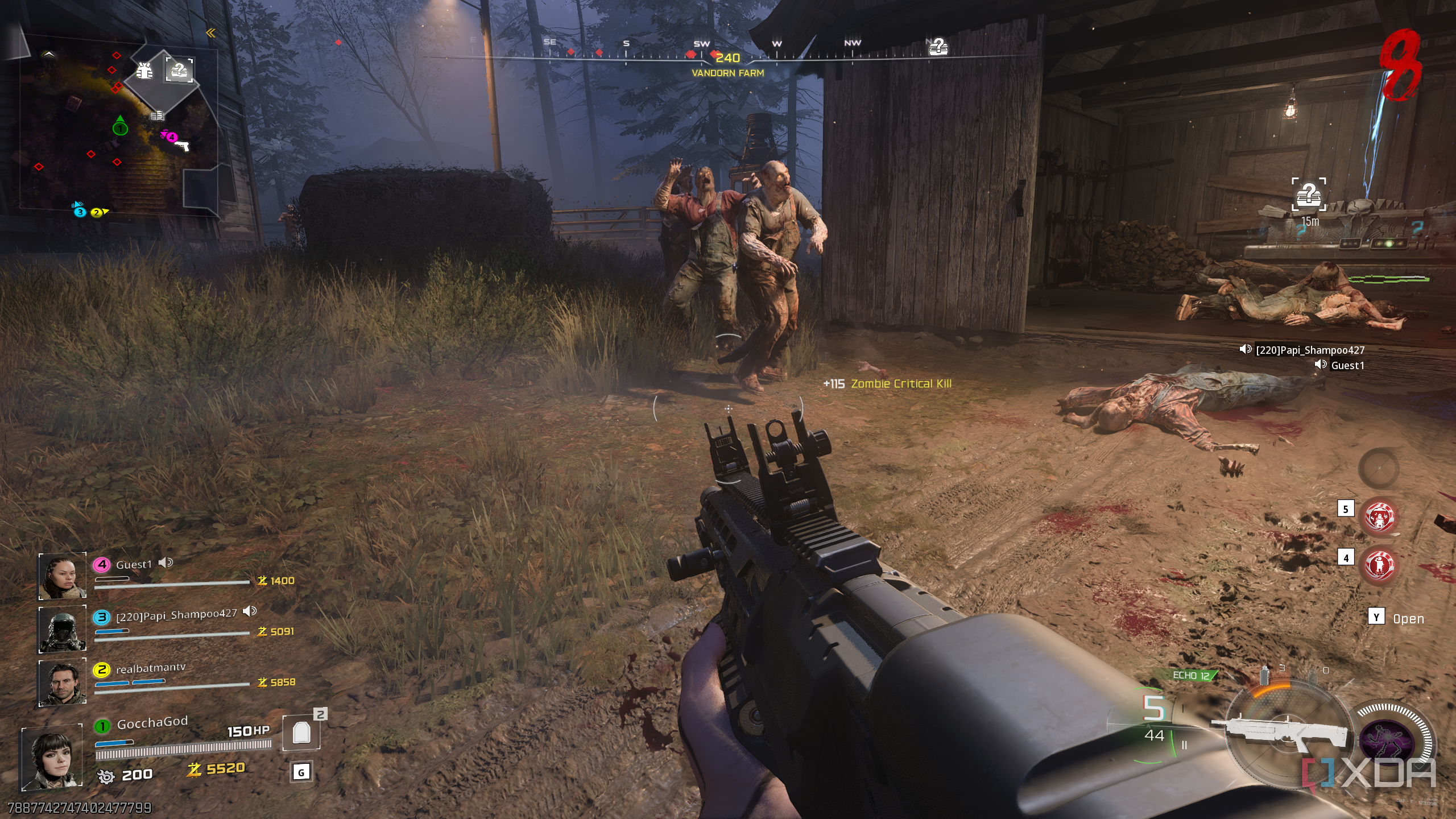Select realbatmantv's squad portrait
This screenshot has height=819, width=1456.
(62, 682)
